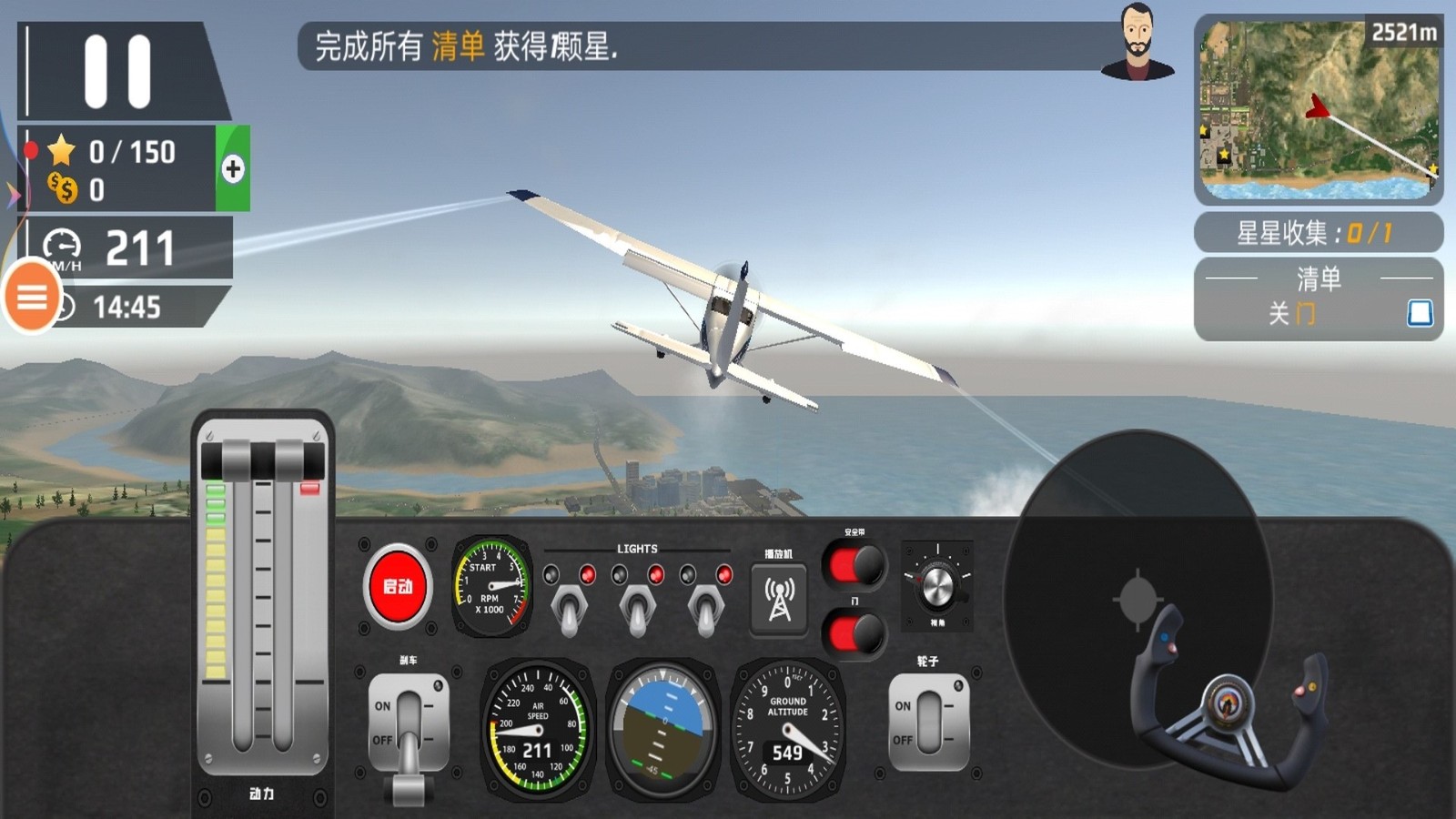Image resolution: width=1456 pixels, height=819 pixels.
Task: Click the coin money icon
Action: pyautogui.click(x=60, y=187)
